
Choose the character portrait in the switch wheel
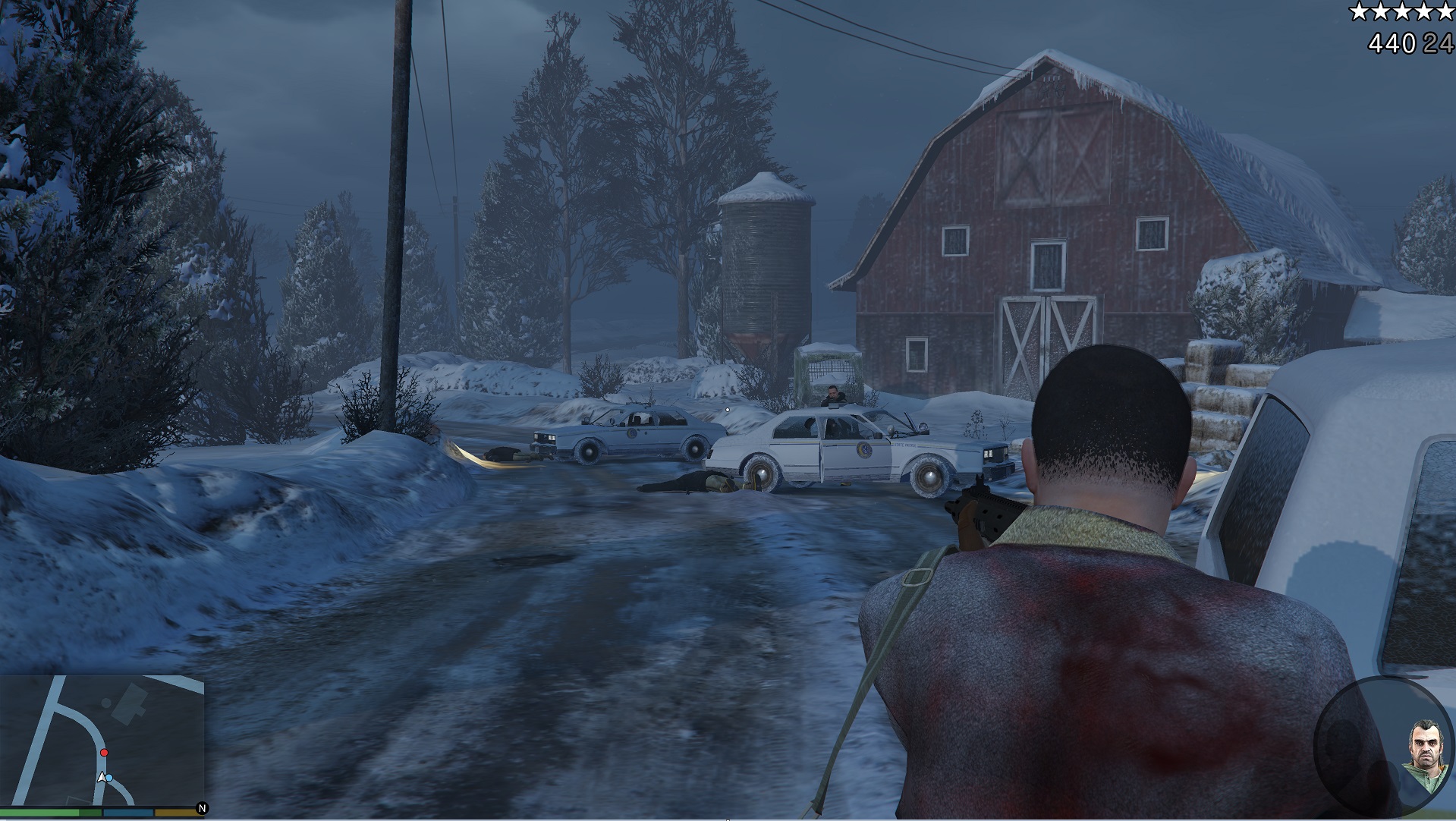(x=1423, y=757)
